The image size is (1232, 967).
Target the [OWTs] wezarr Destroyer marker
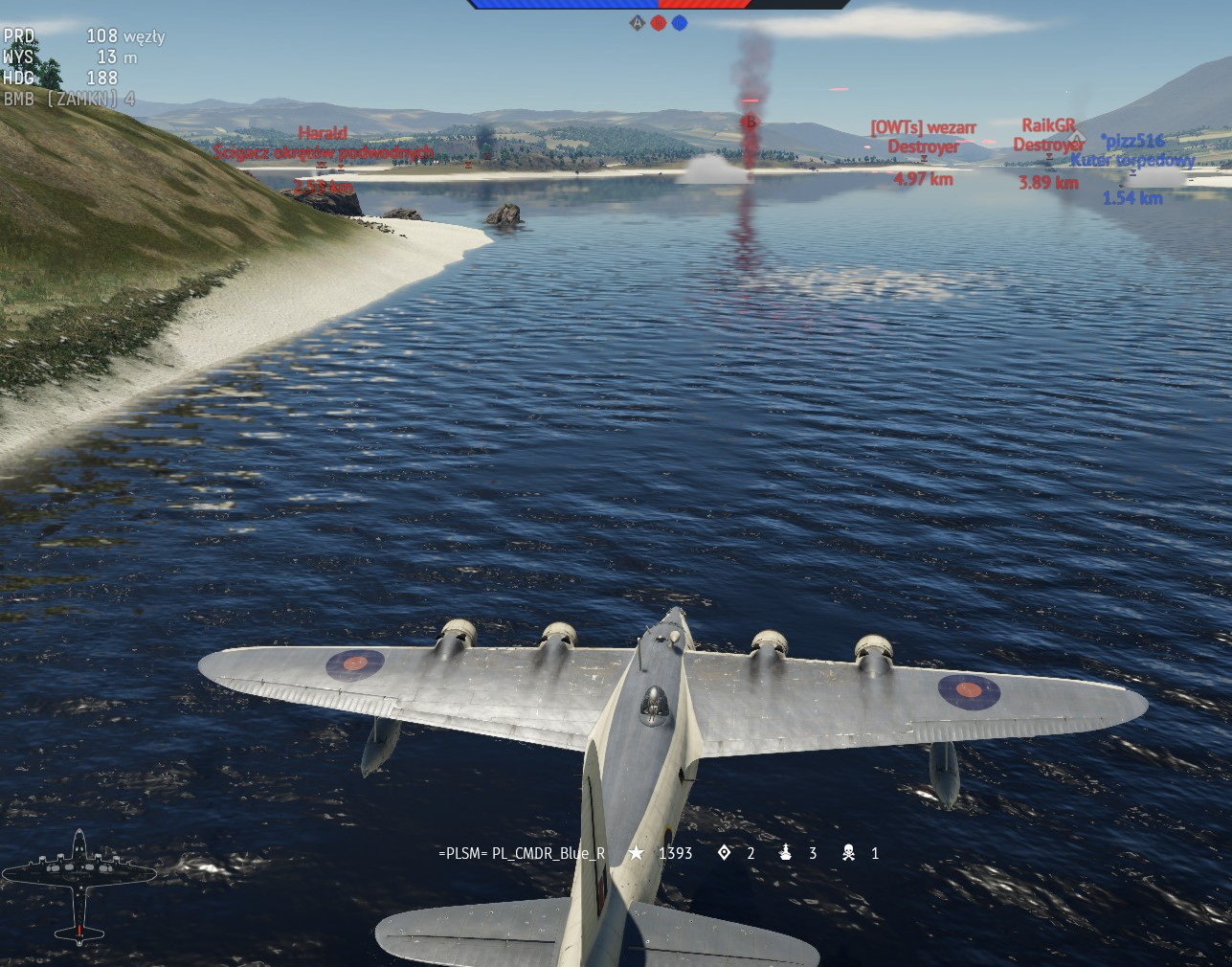pos(923,137)
